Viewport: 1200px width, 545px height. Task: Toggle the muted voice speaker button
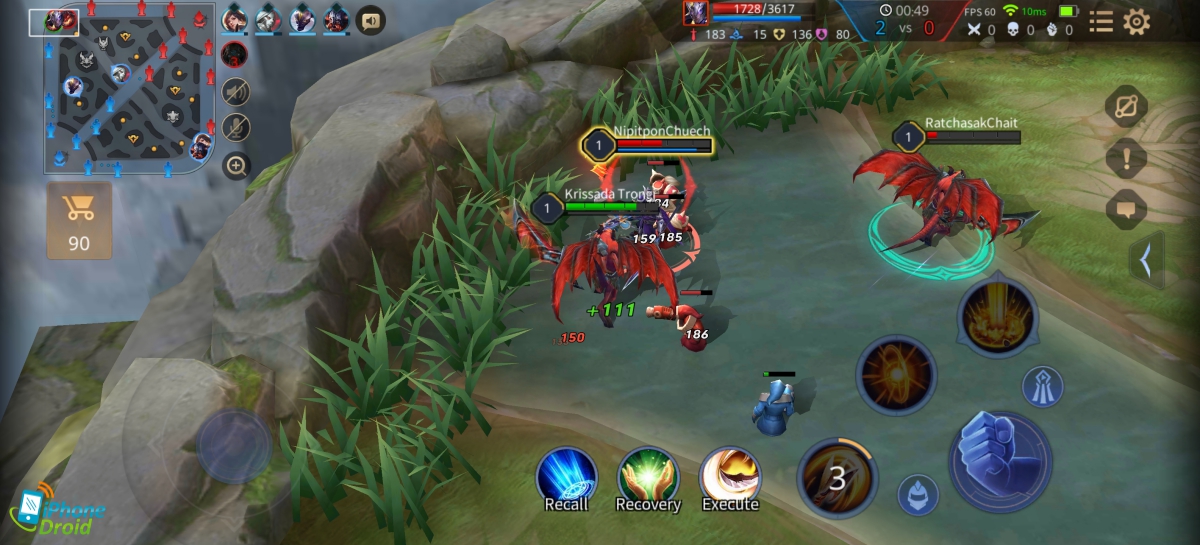pos(236,91)
